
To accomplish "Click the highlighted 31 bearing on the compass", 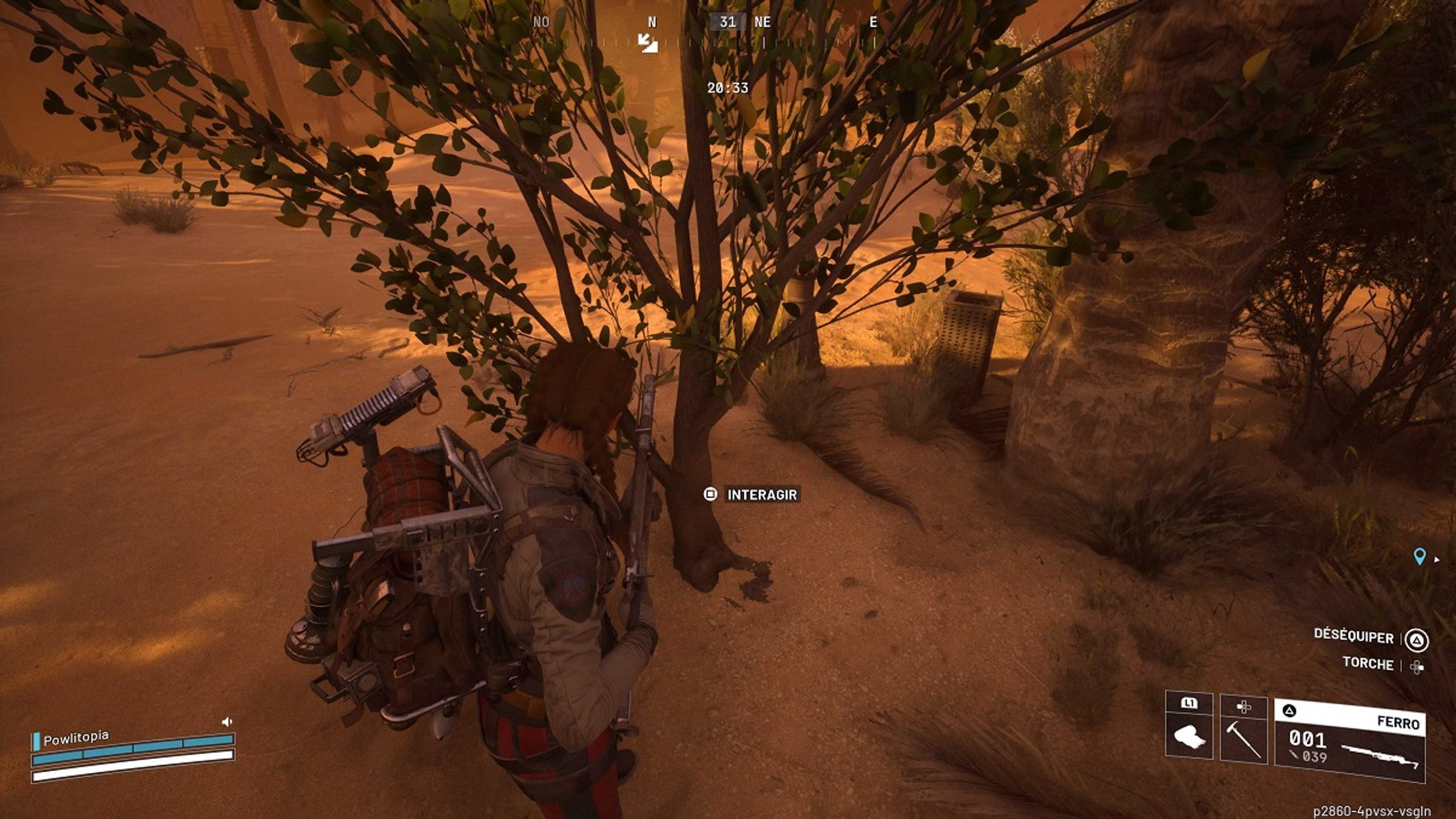I will point(727,22).
